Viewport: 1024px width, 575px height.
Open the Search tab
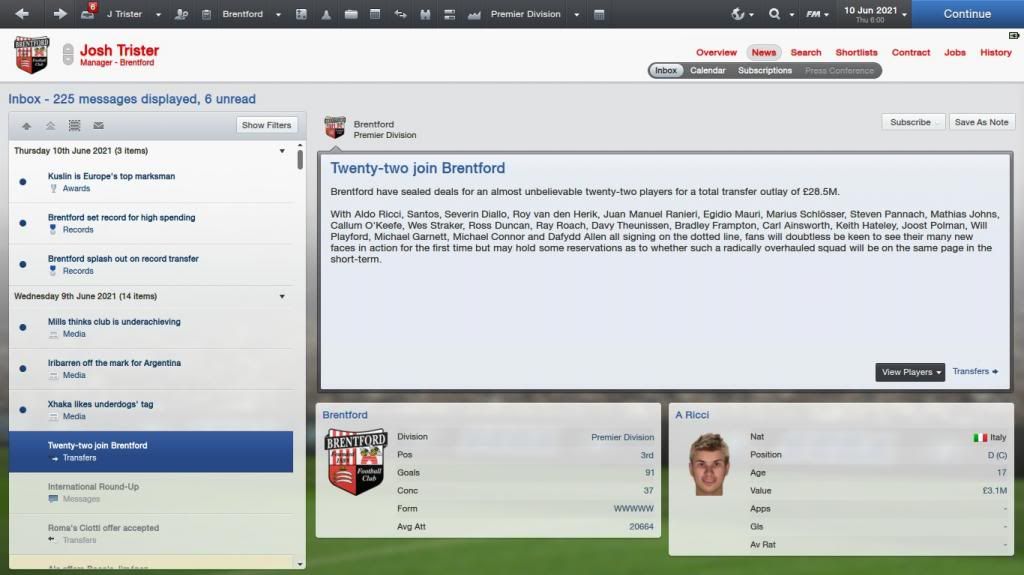806,52
